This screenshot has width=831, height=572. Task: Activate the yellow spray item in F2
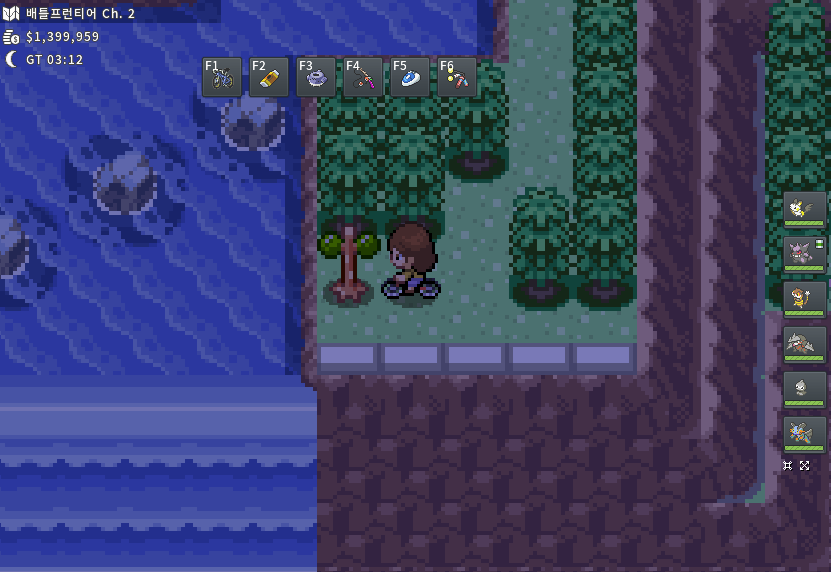pyautogui.click(x=269, y=77)
